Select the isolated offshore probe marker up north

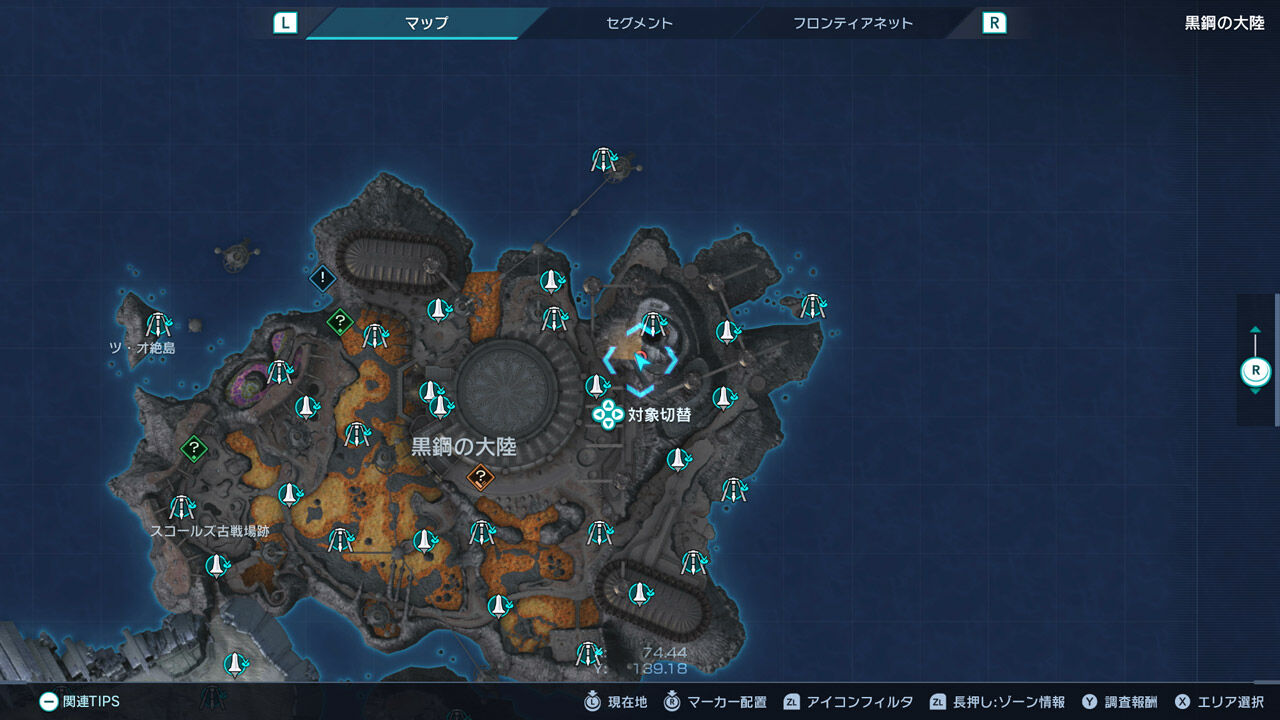[x=602, y=160]
